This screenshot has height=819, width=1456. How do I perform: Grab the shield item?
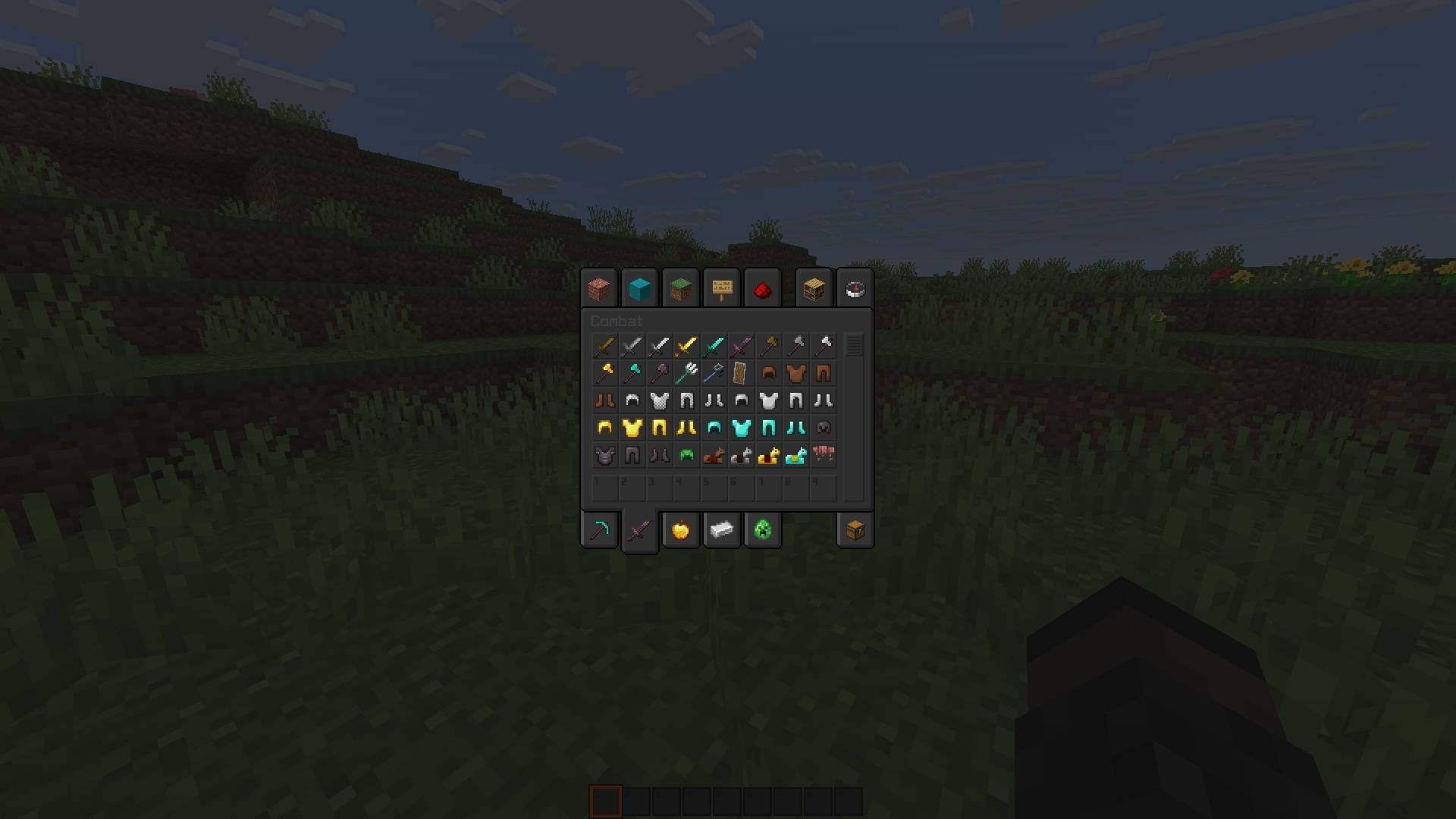pyautogui.click(x=742, y=373)
